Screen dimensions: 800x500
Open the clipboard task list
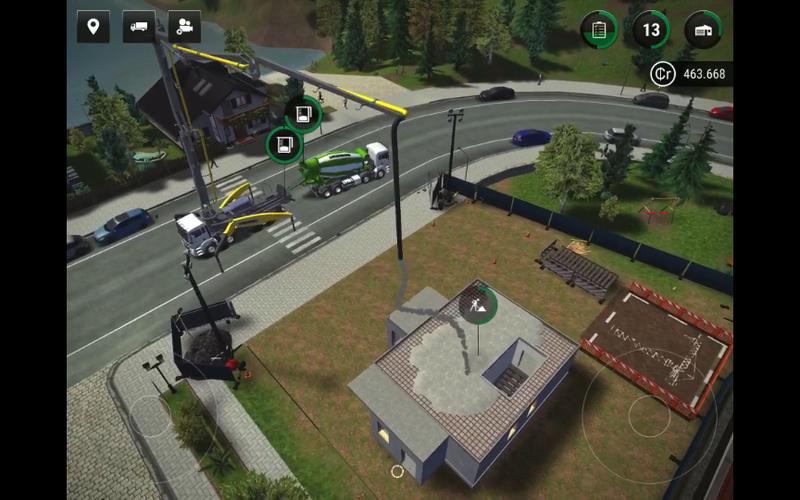(599, 30)
